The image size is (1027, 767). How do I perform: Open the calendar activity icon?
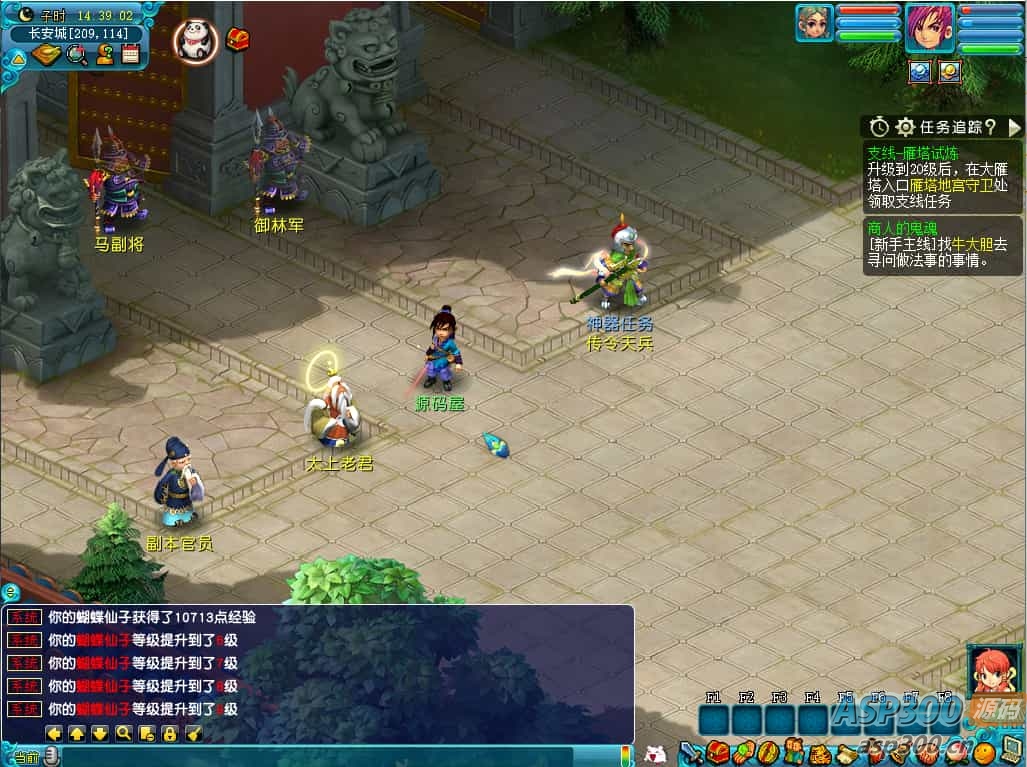(x=130, y=54)
